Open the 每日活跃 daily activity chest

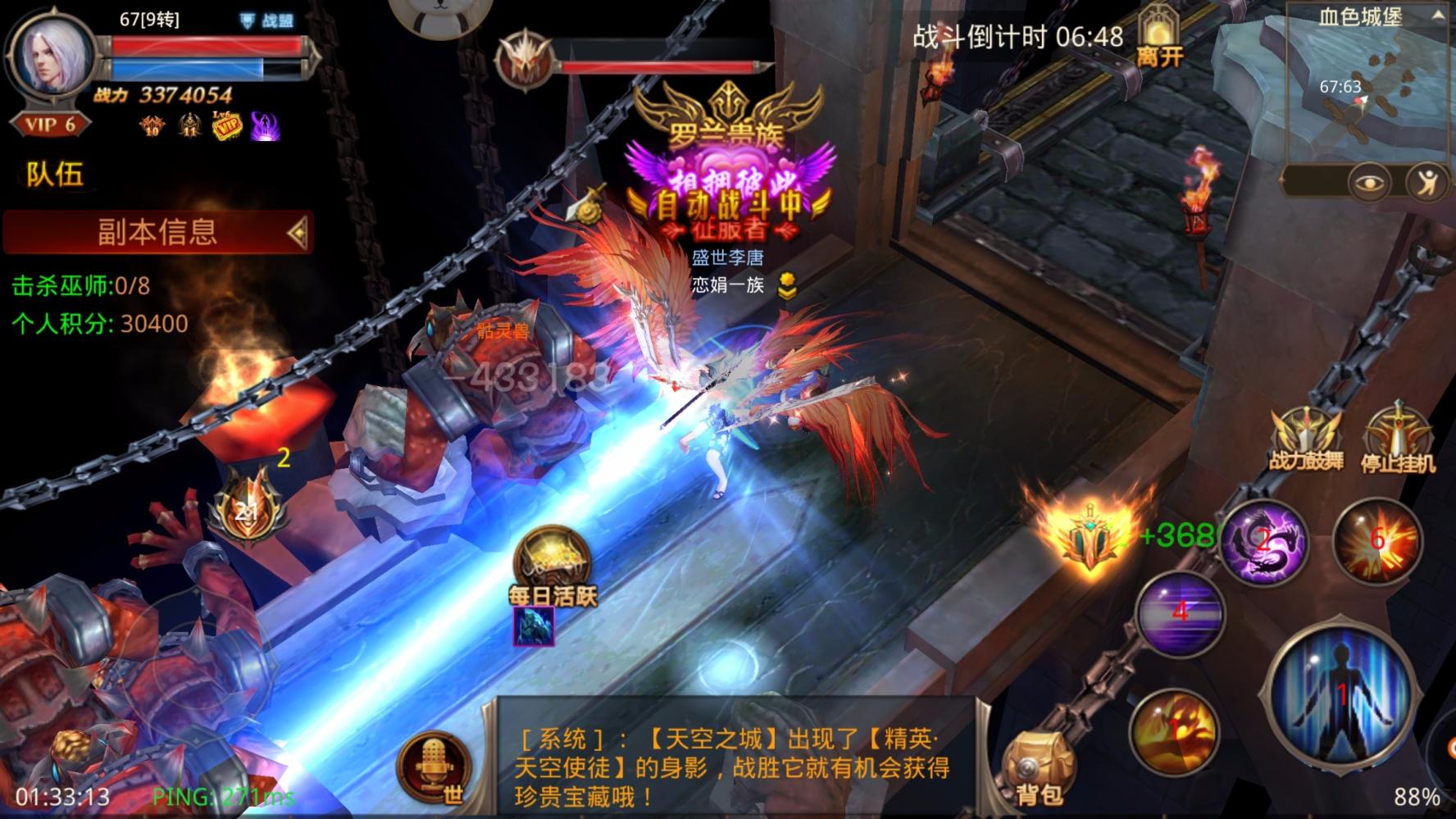pos(553,566)
